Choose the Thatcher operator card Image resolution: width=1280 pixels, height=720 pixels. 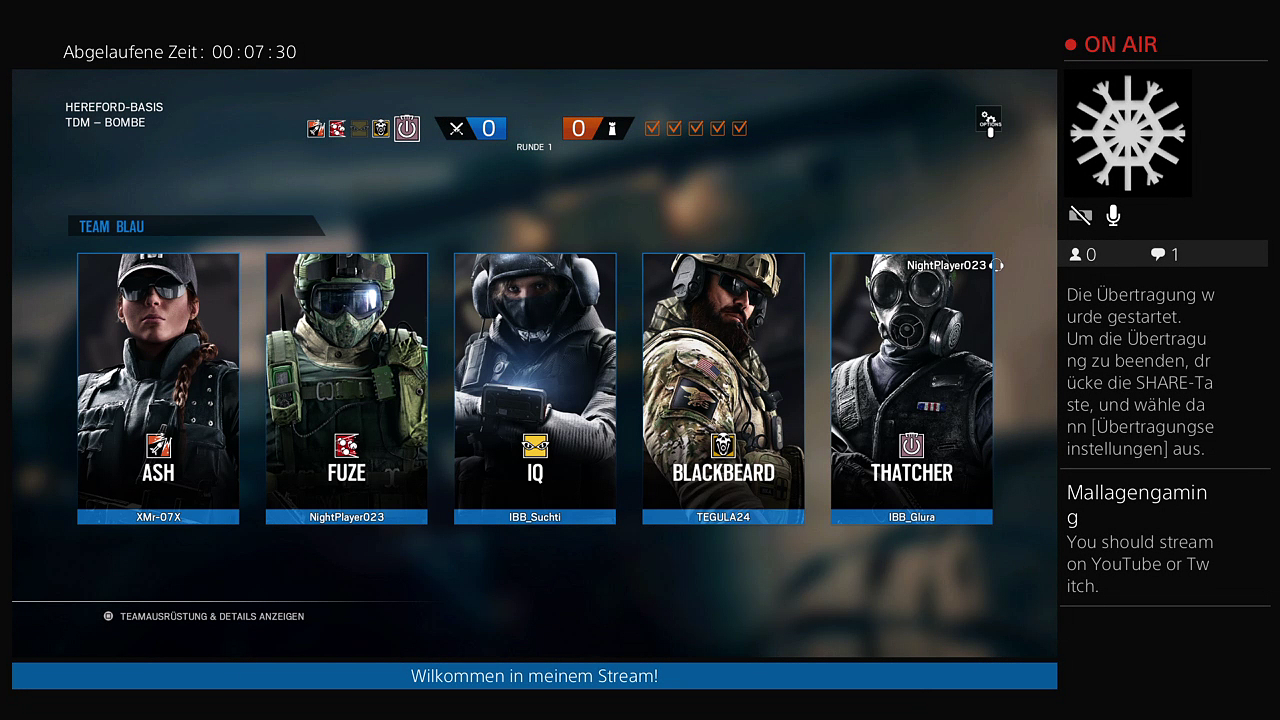[x=911, y=387]
